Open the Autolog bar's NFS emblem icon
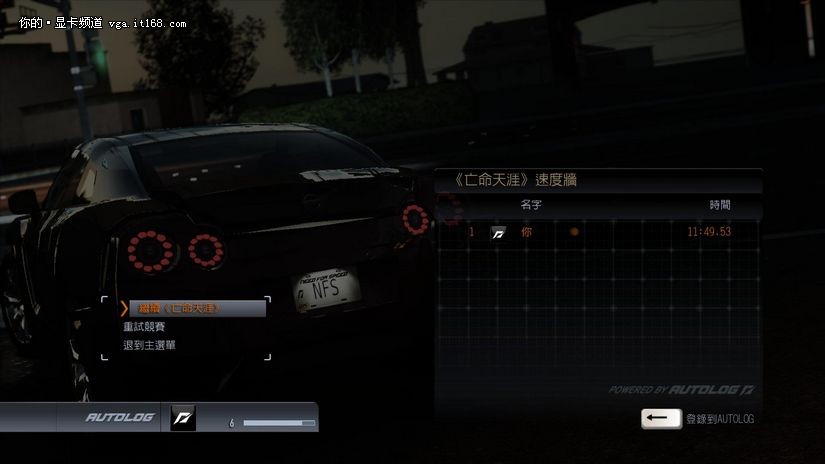The width and height of the screenshot is (825, 464). pyautogui.click(x=183, y=416)
